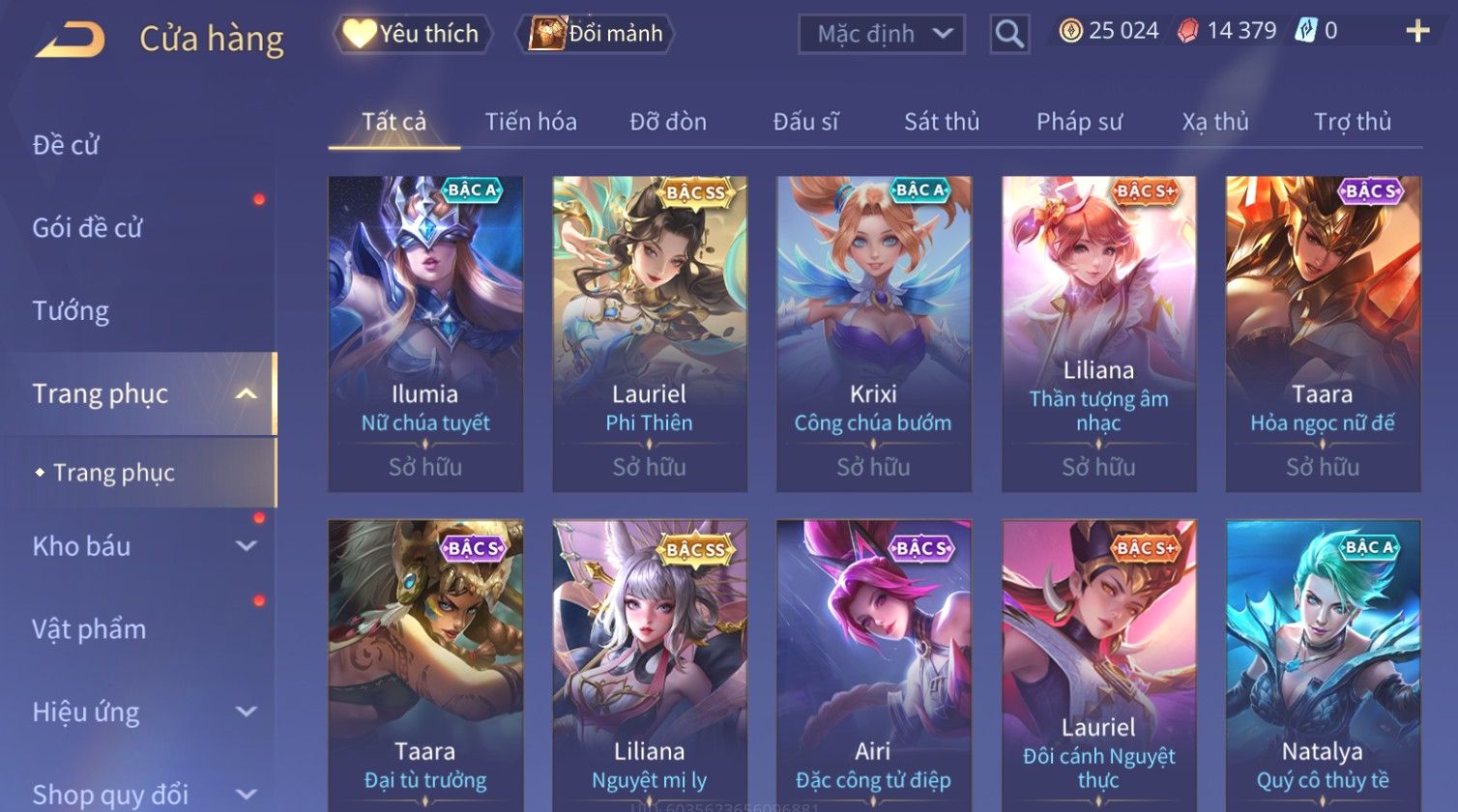View the Natalya Quý cô thủy tề skin
Image resolution: width=1458 pixels, height=812 pixels.
point(1323,667)
